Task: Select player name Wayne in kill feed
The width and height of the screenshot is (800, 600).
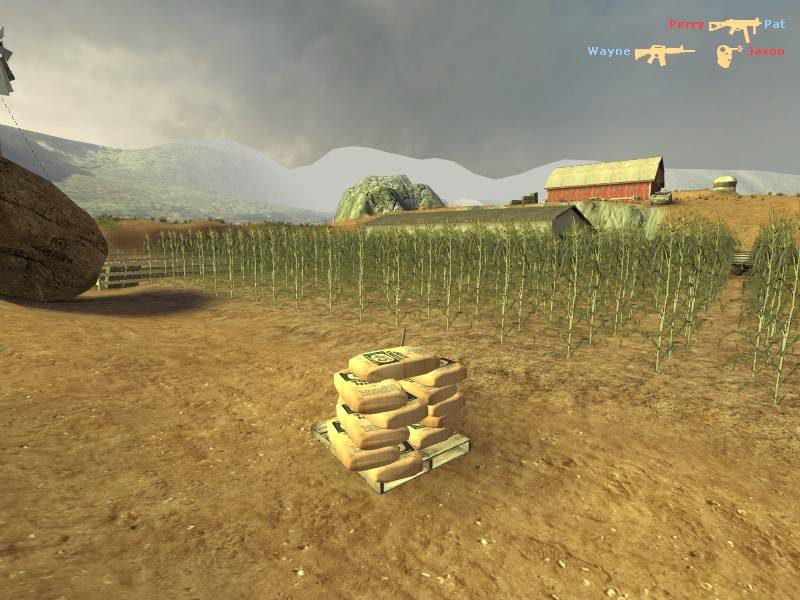Action: [608, 51]
